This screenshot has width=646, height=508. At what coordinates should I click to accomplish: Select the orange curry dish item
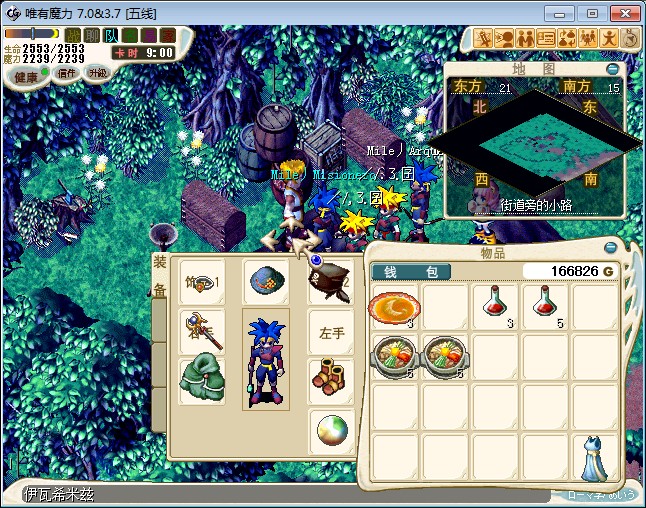pos(392,306)
